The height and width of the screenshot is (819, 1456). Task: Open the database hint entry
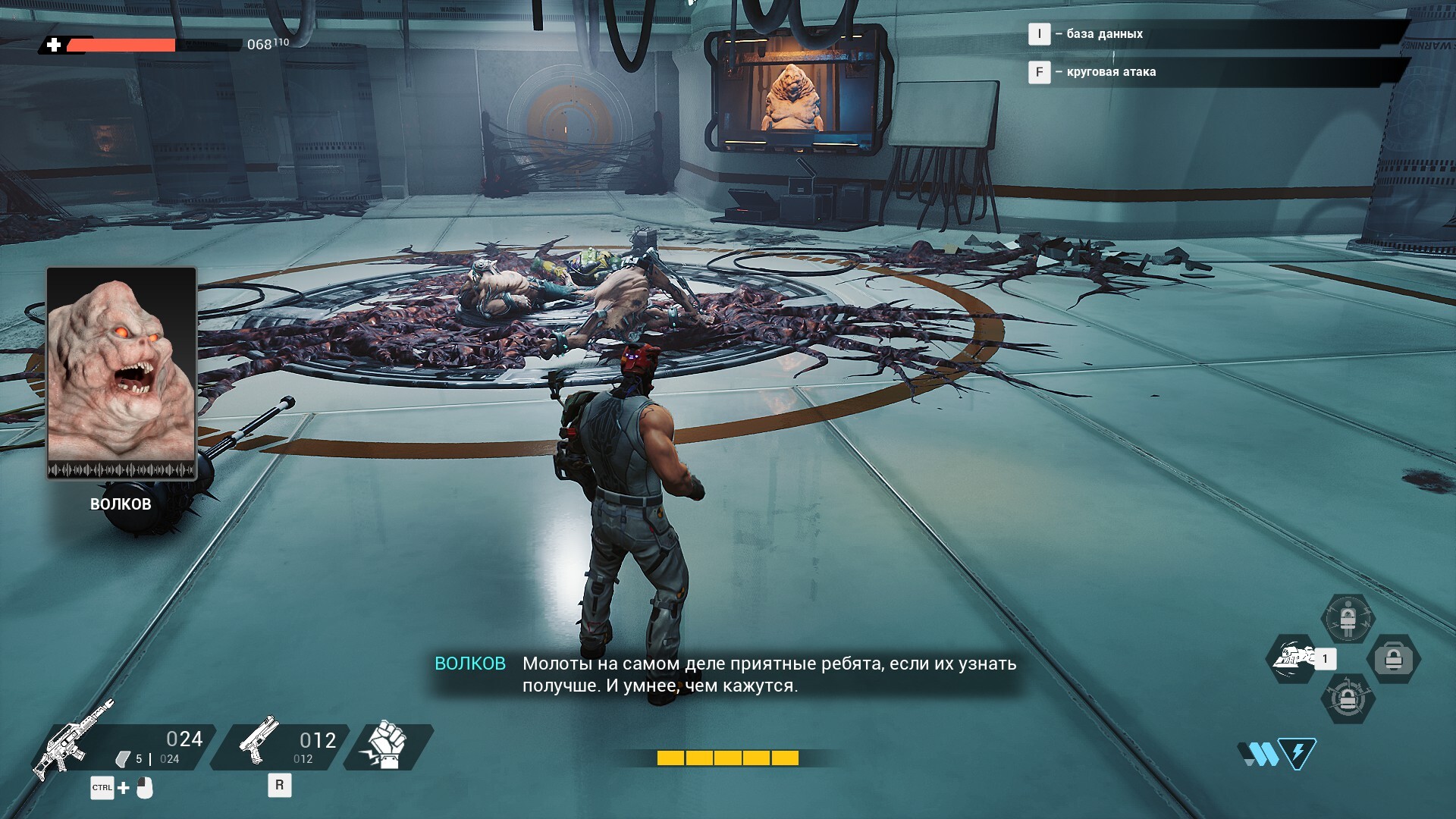[x=1104, y=34]
